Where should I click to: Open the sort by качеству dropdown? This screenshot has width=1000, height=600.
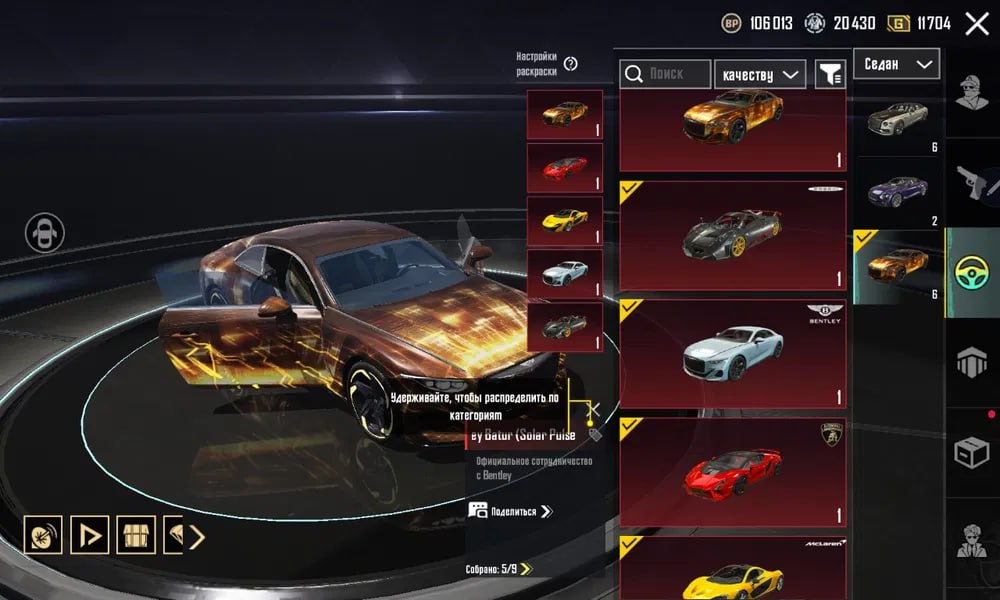[x=760, y=73]
